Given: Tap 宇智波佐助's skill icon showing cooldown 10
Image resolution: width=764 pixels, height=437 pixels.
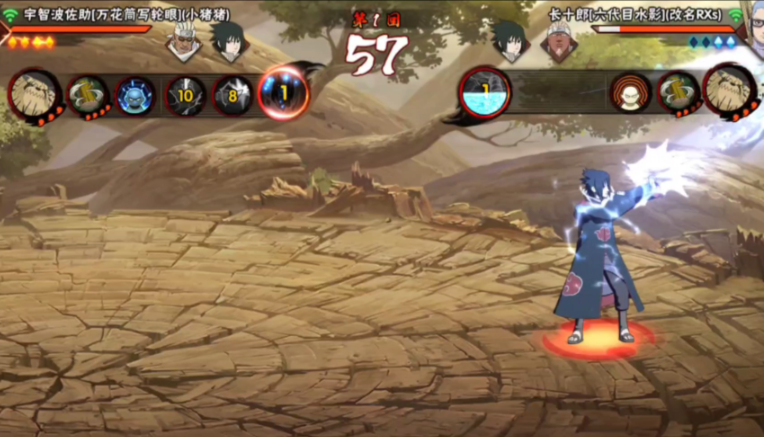Looking at the screenshot, I should [185, 96].
